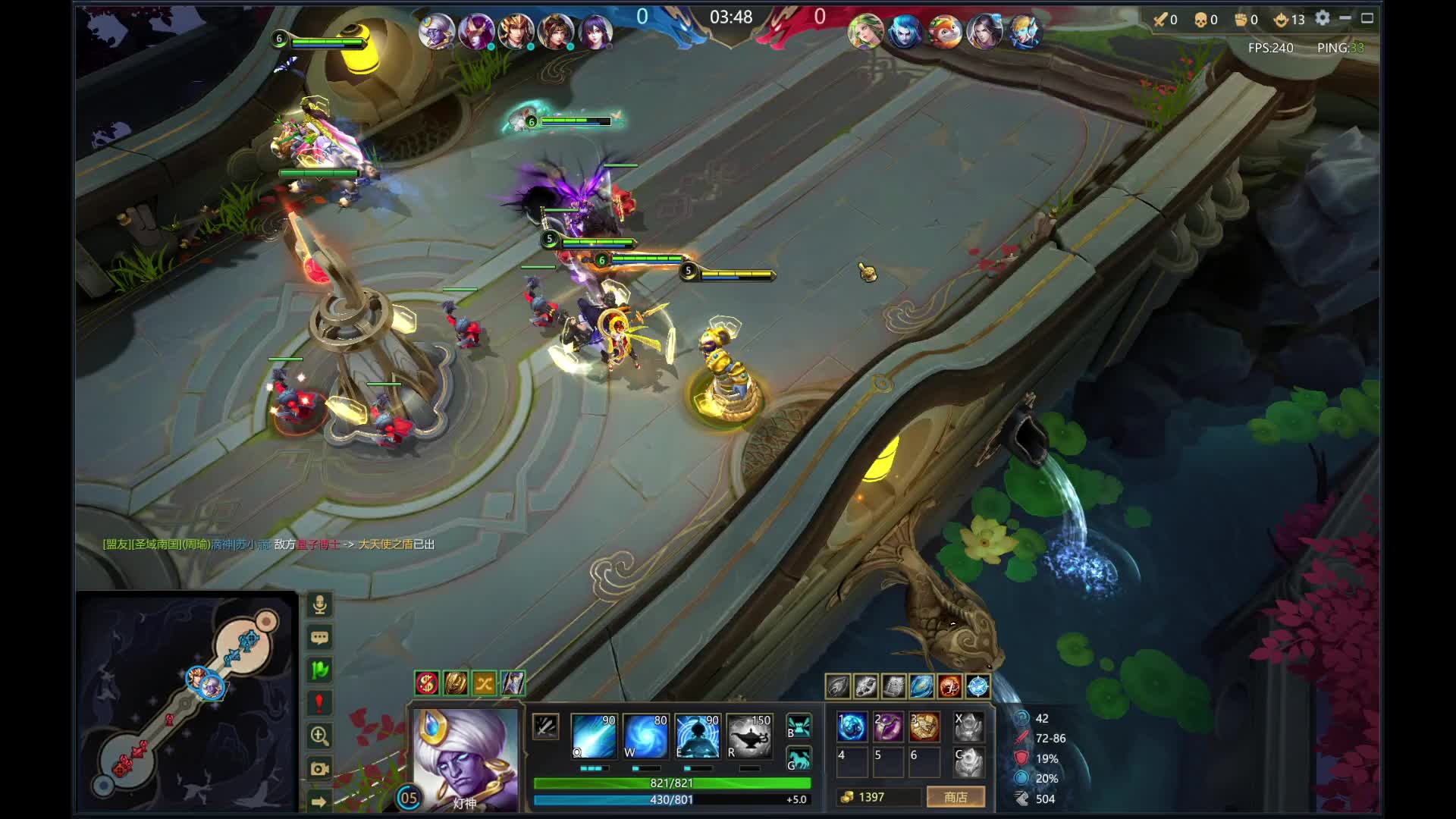Open the 商店 shop button
The image size is (1456, 819).
point(955,797)
